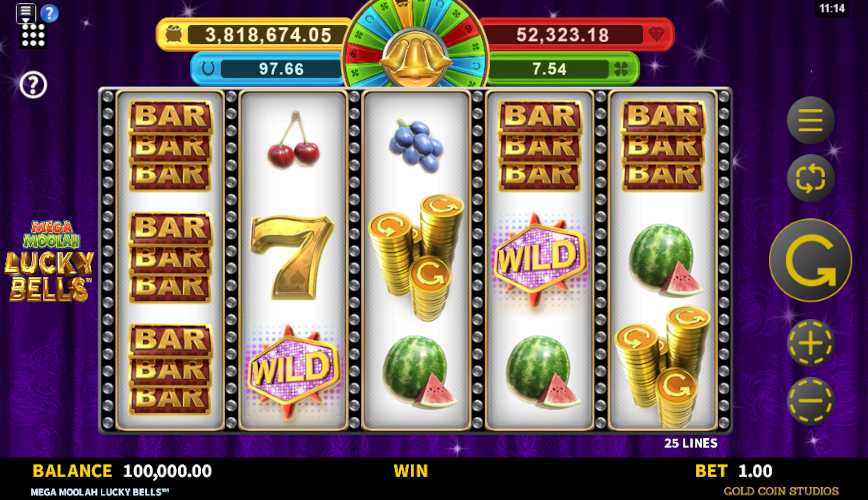Click the blue question mark icon
Viewport: 868px width, 500px height.
pyautogui.click(x=49, y=13)
